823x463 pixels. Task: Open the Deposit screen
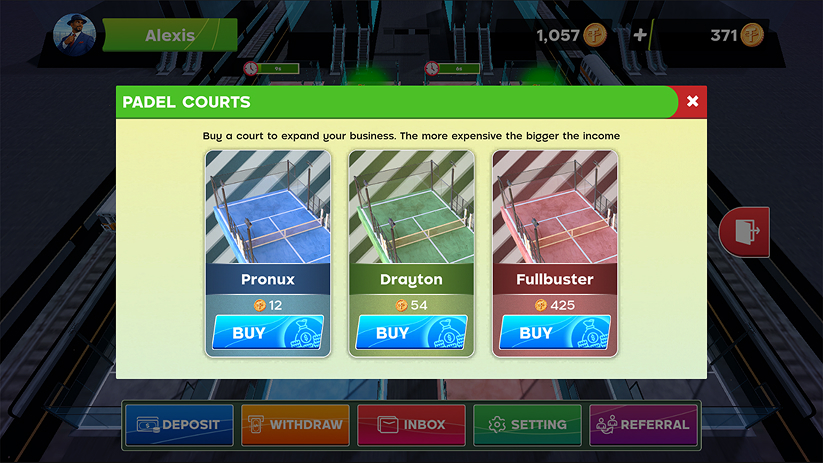pyautogui.click(x=179, y=424)
